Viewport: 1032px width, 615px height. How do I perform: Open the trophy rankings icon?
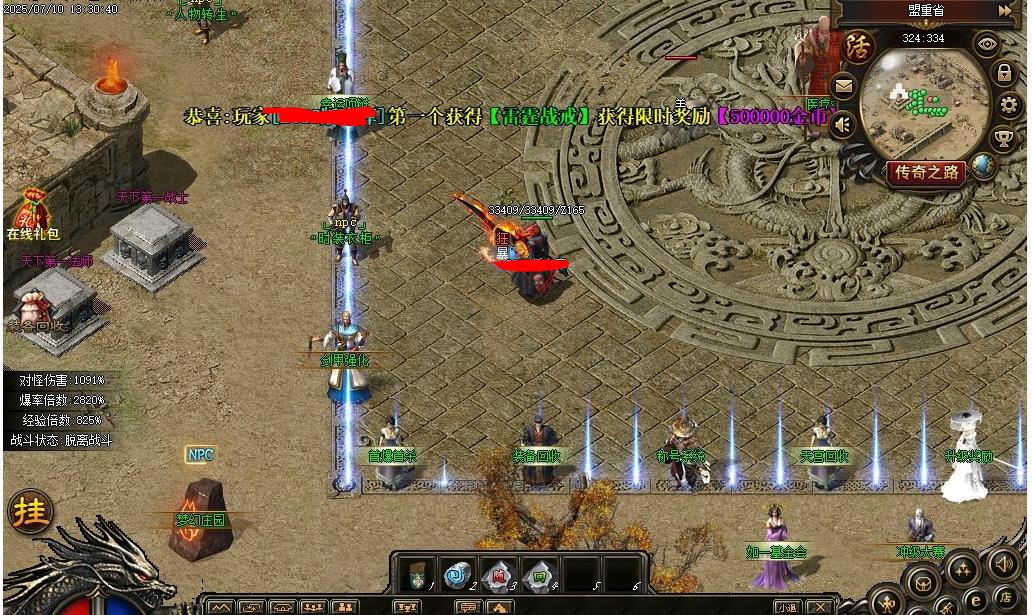pos(1003,138)
